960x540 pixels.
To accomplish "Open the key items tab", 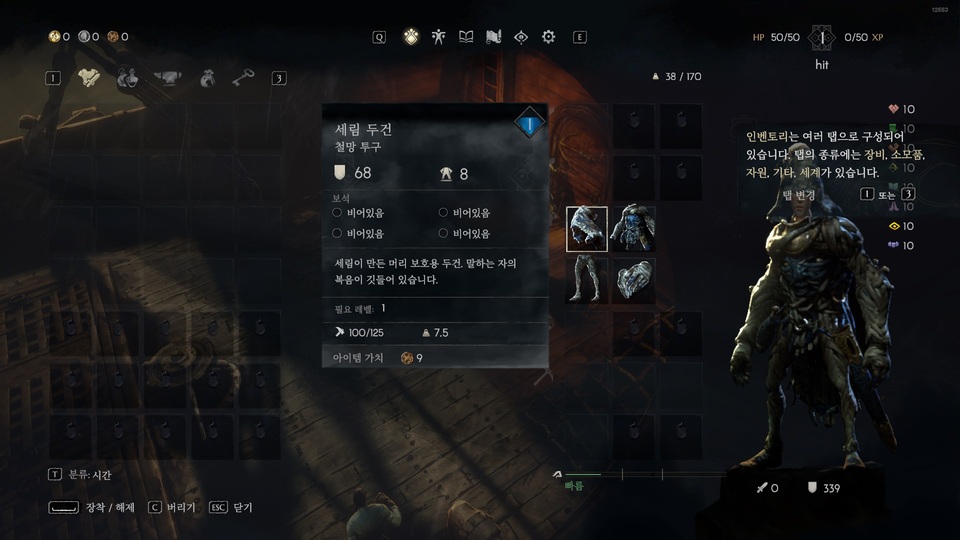I will tap(243, 78).
